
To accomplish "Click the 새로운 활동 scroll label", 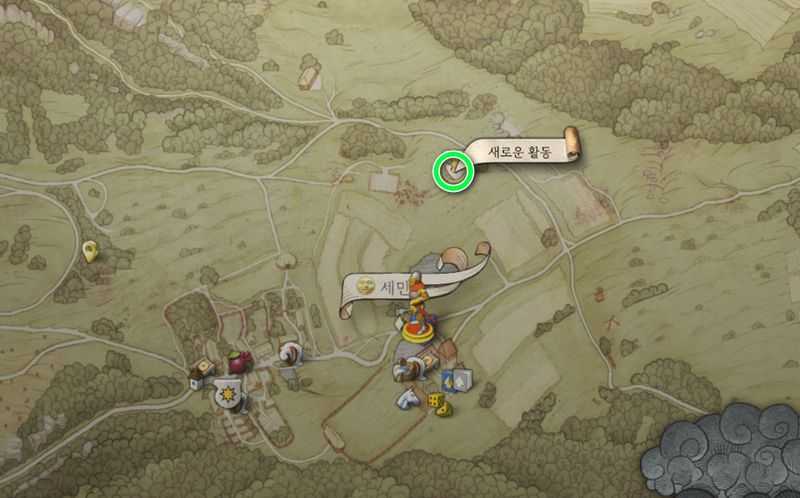I will (x=520, y=151).
